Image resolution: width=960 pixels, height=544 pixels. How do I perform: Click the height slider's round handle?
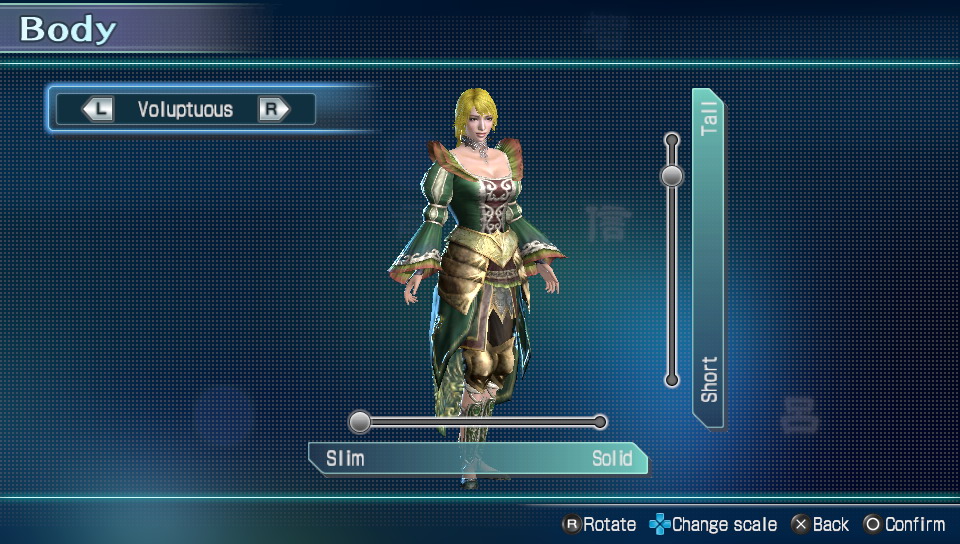tap(672, 176)
